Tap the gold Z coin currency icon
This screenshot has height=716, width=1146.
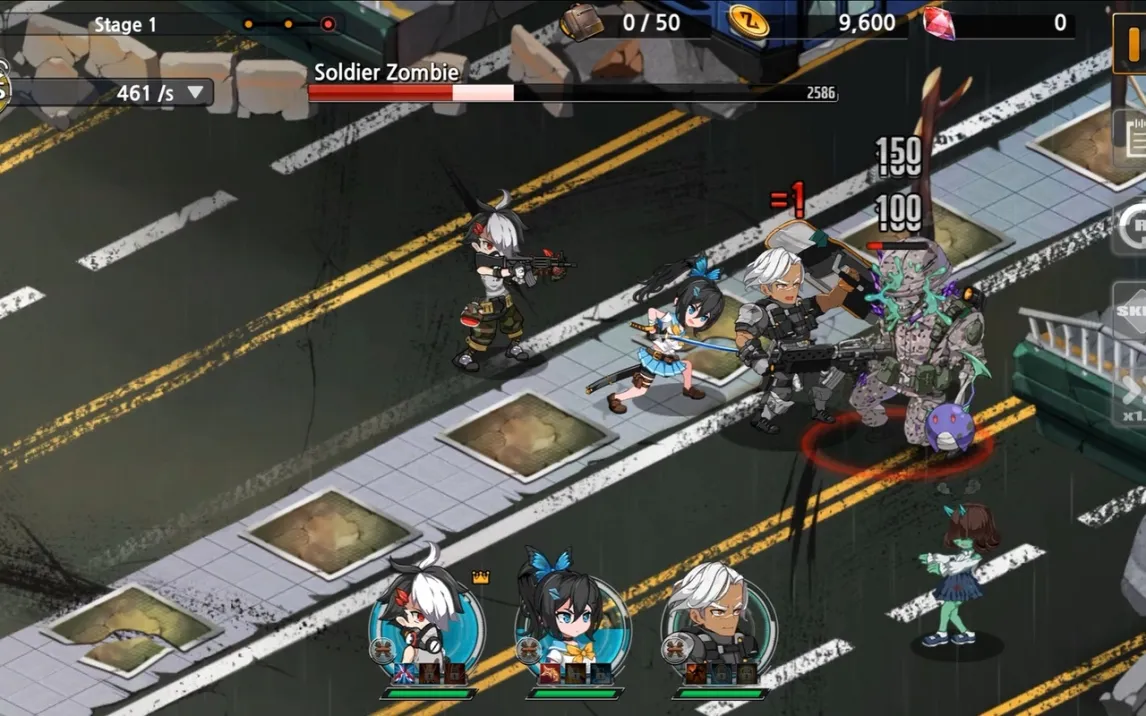click(748, 21)
